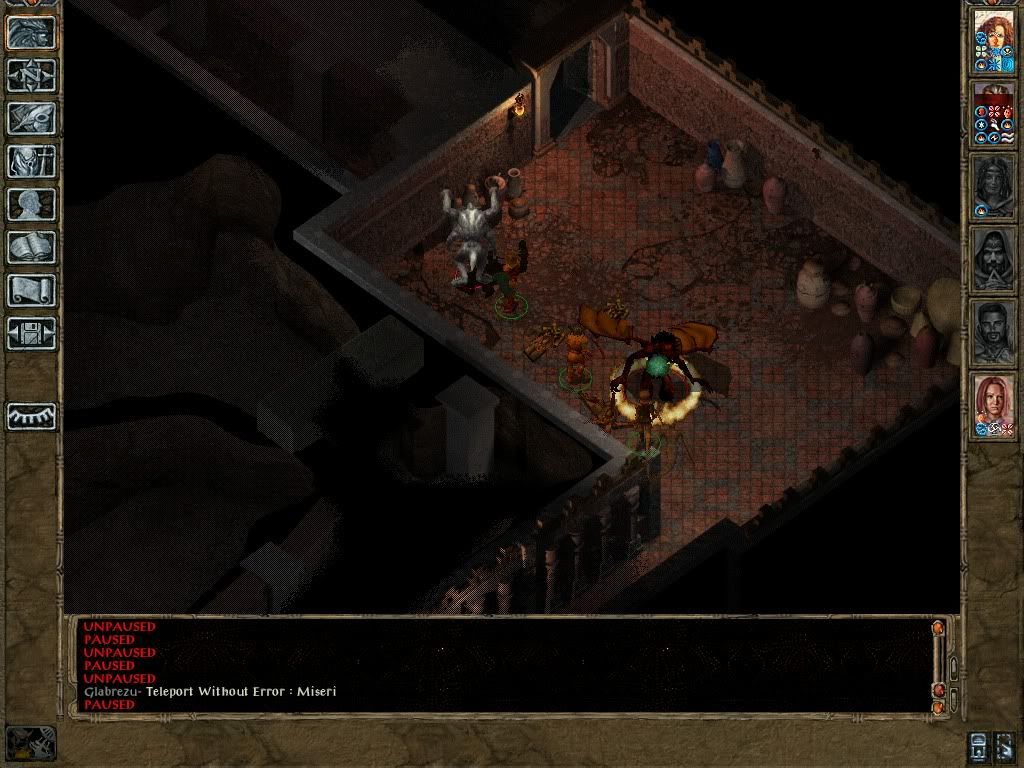This screenshot has width=1024, height=768.
Task: Select the bottom pink-haired woman portrait
Action: [x=994, y=405]
